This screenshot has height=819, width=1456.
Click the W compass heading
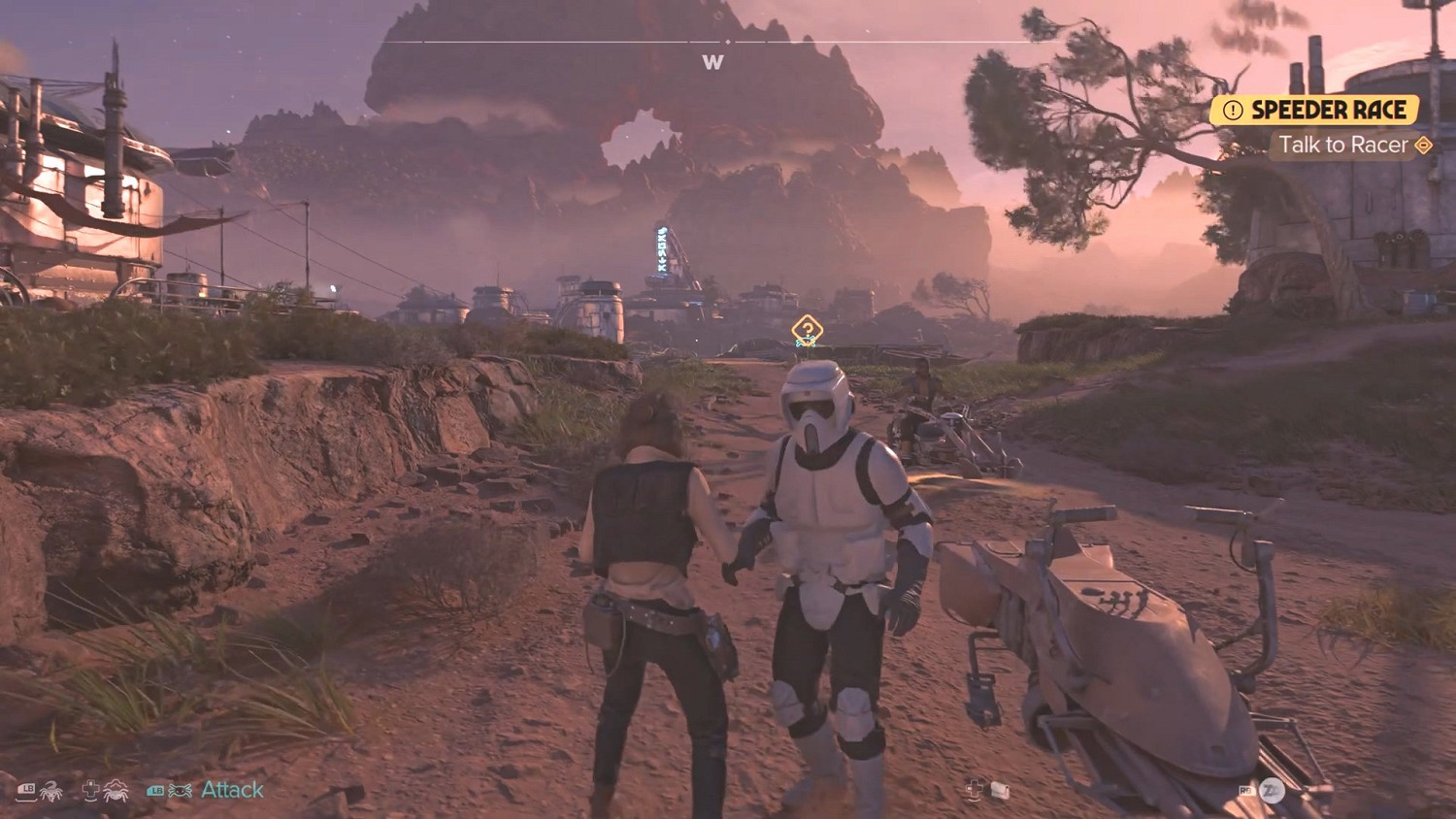tap(712, 62)
